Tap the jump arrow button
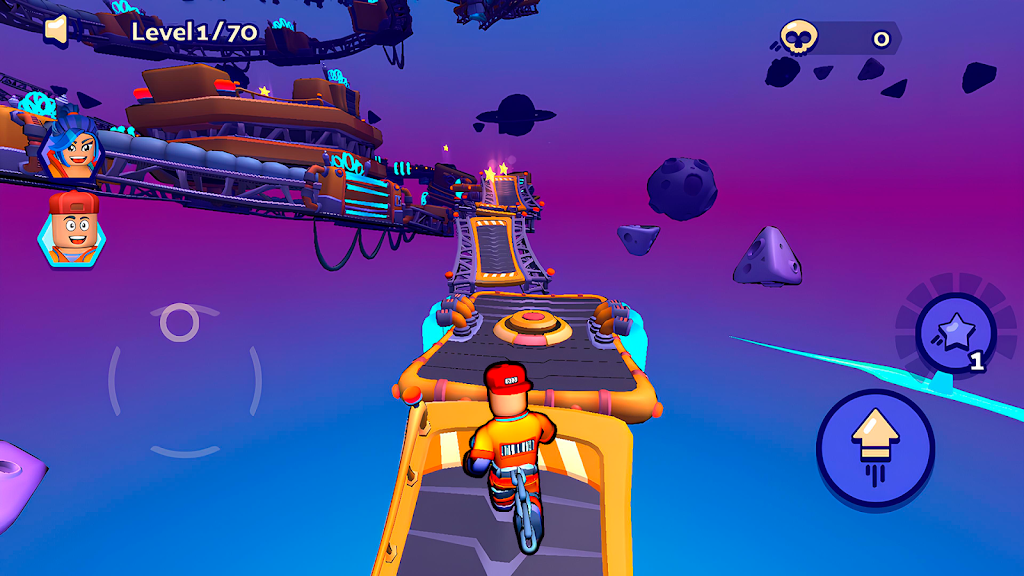Viewport: 1024px width, 576px height. pyautogui.click(x=875, y=446)
